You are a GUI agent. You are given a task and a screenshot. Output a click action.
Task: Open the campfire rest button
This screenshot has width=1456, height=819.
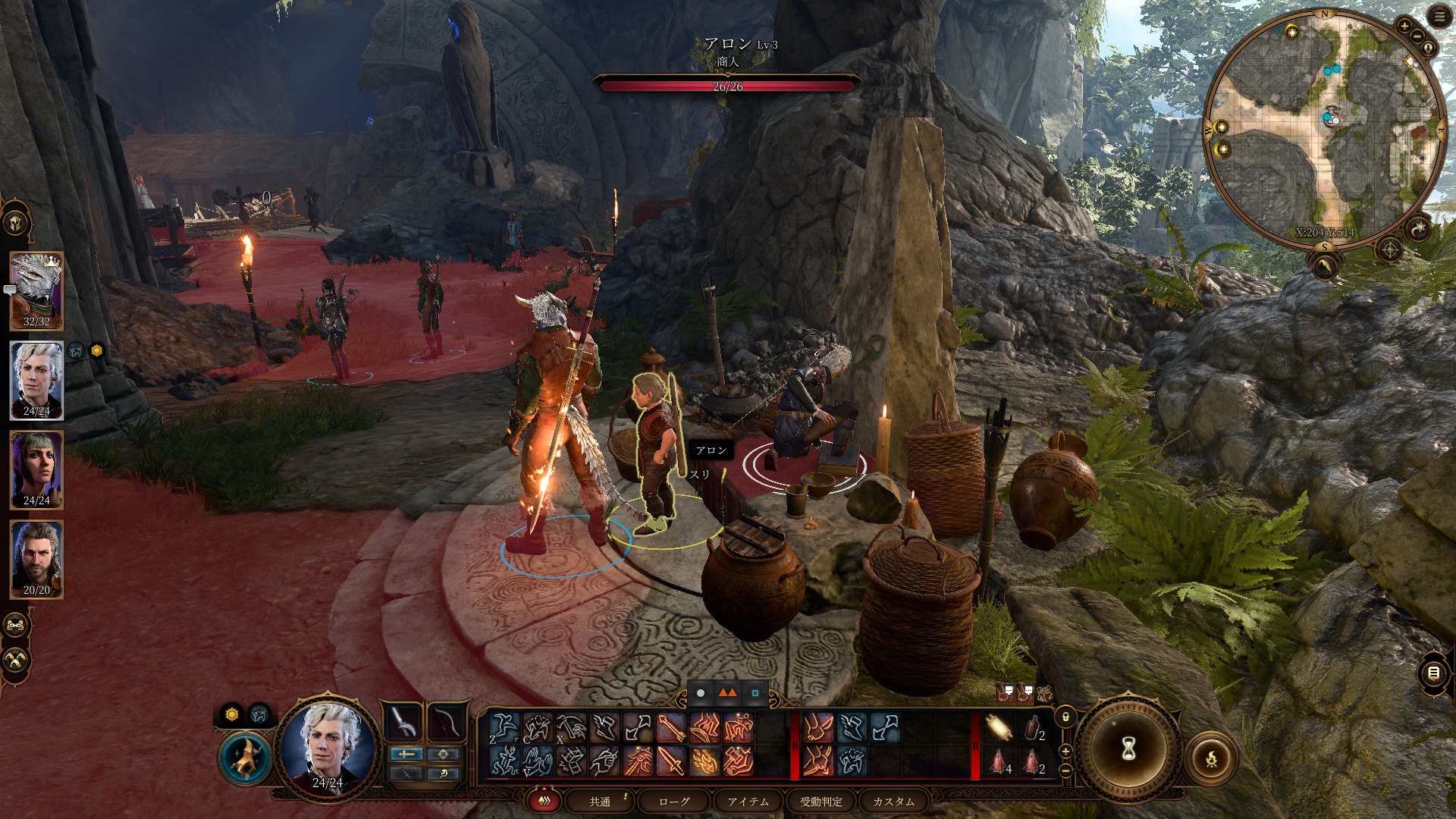click(1211, 757)
